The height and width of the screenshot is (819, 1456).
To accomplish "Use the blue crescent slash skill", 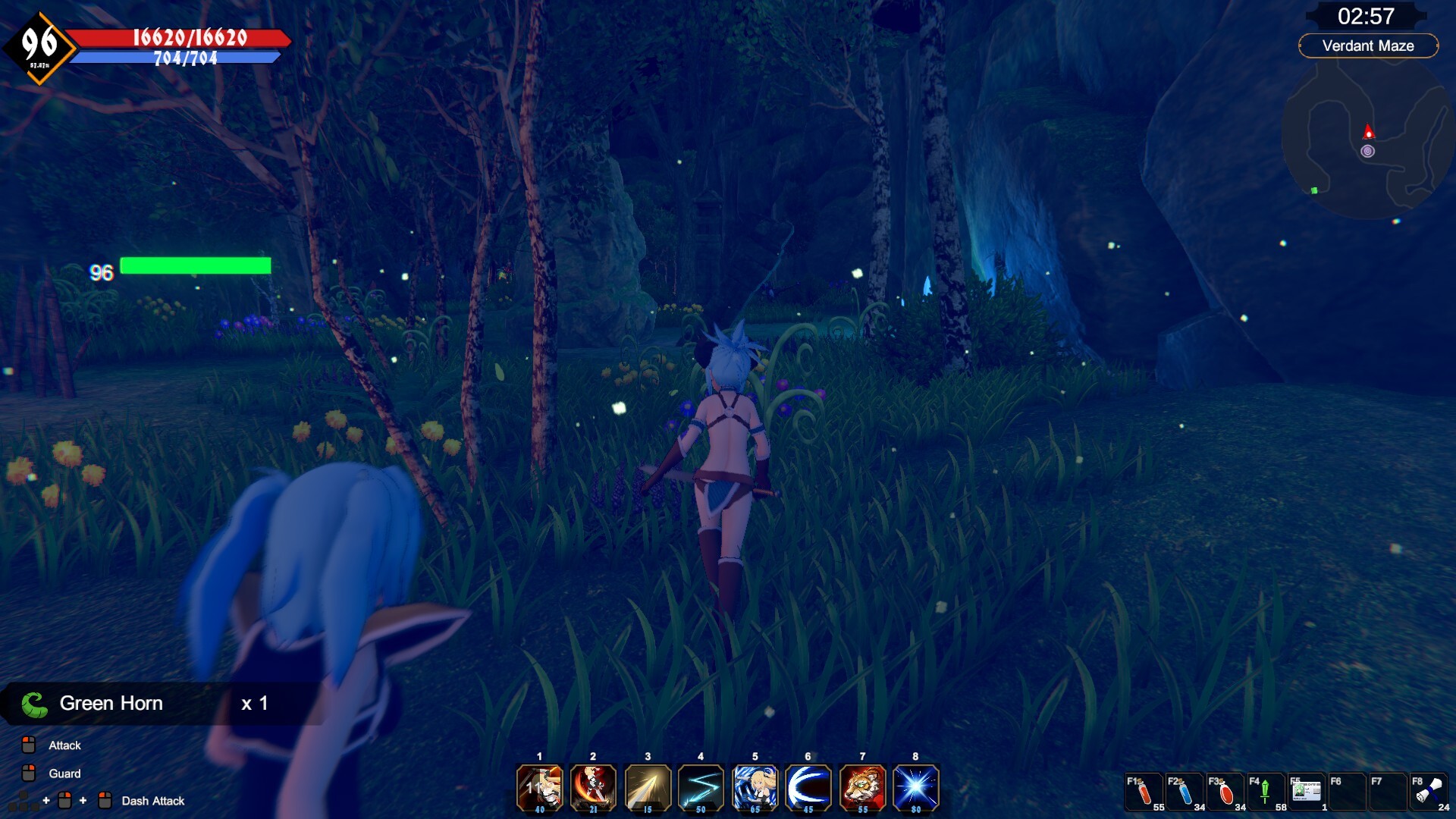I will tap(808, 789).
